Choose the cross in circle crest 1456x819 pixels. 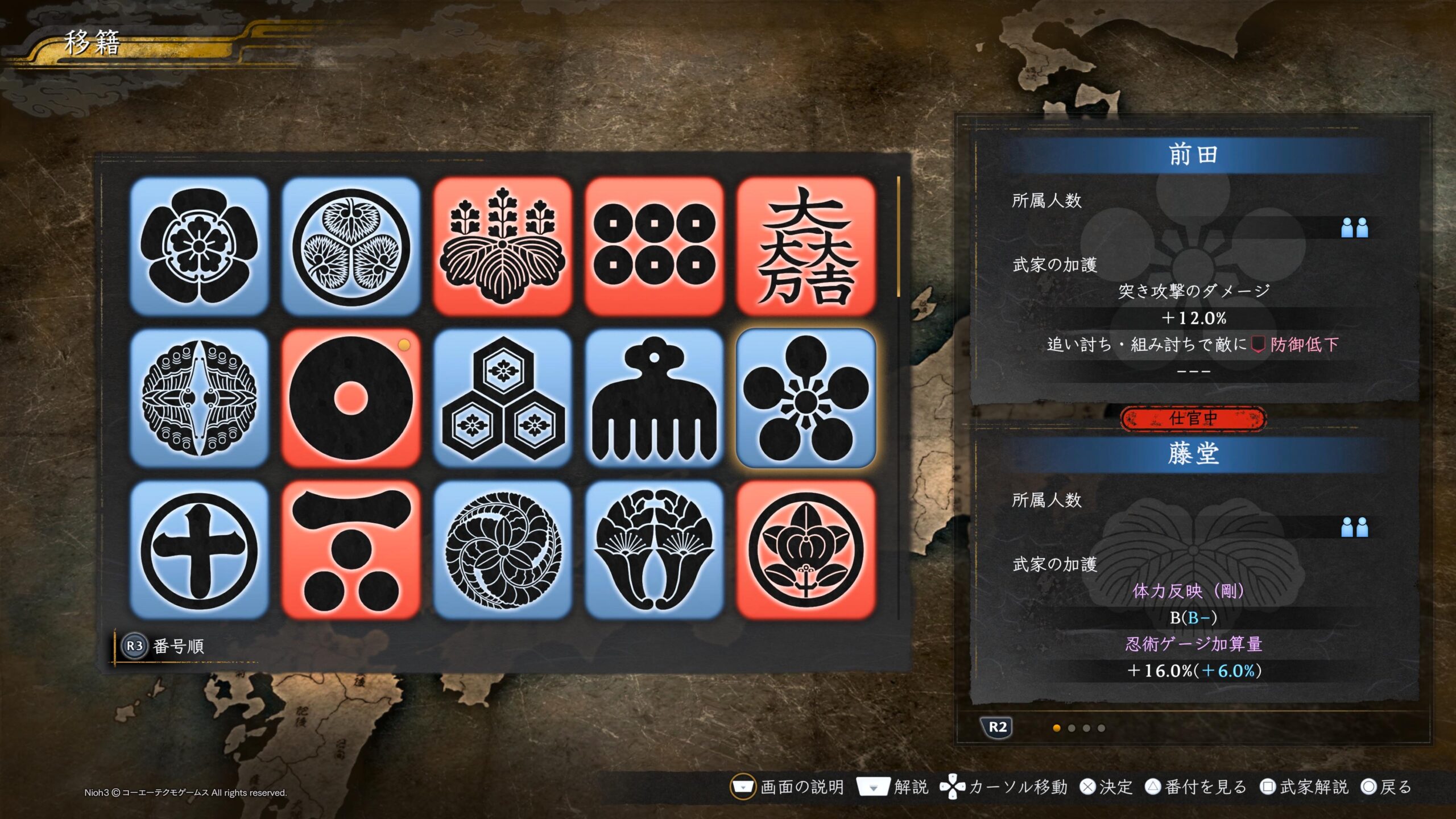tap(199, 550)
